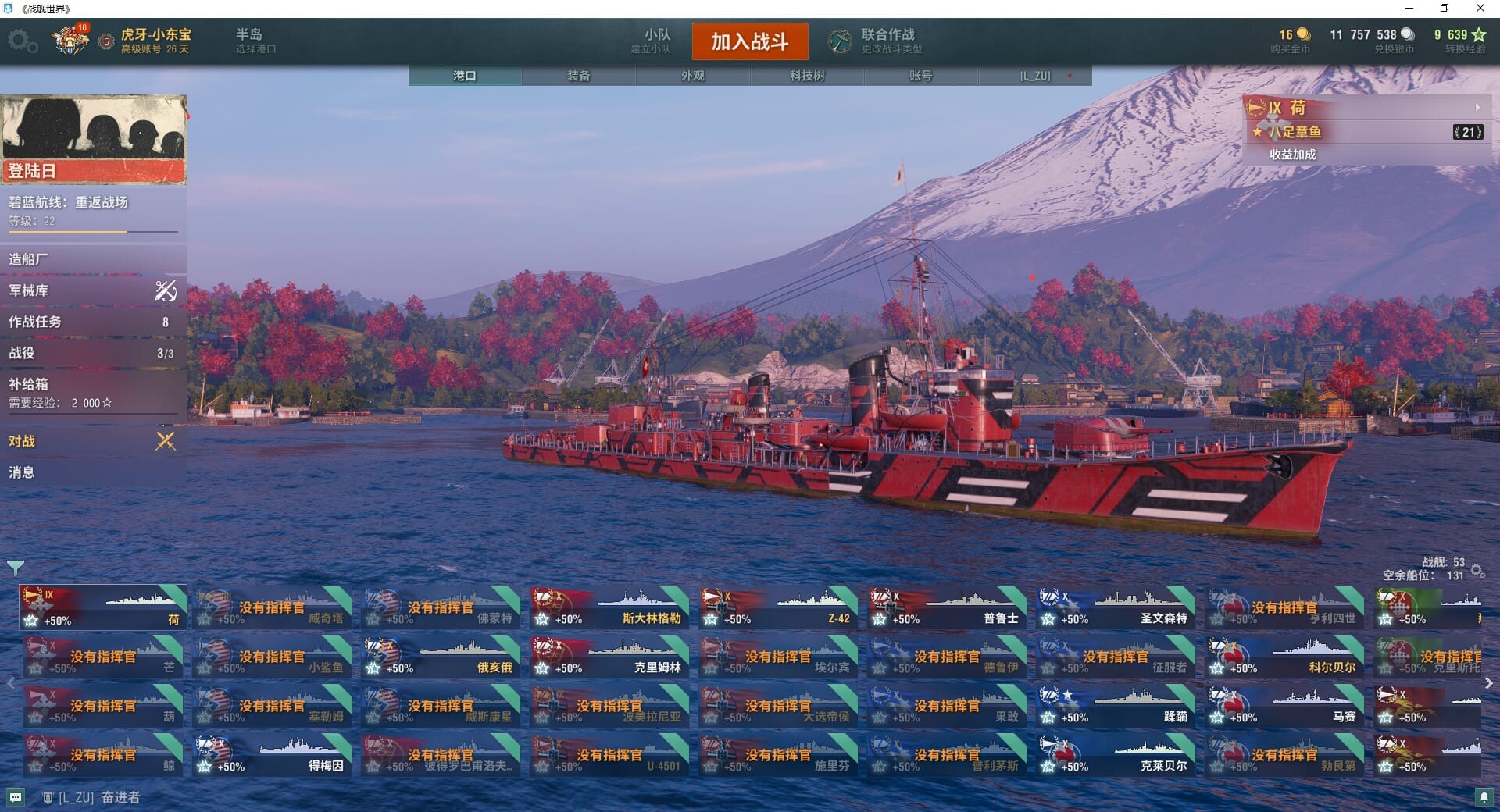Open the 科技树 tech tree tab
Viewport: 1500px width, 812px height.
pos(807,76)
